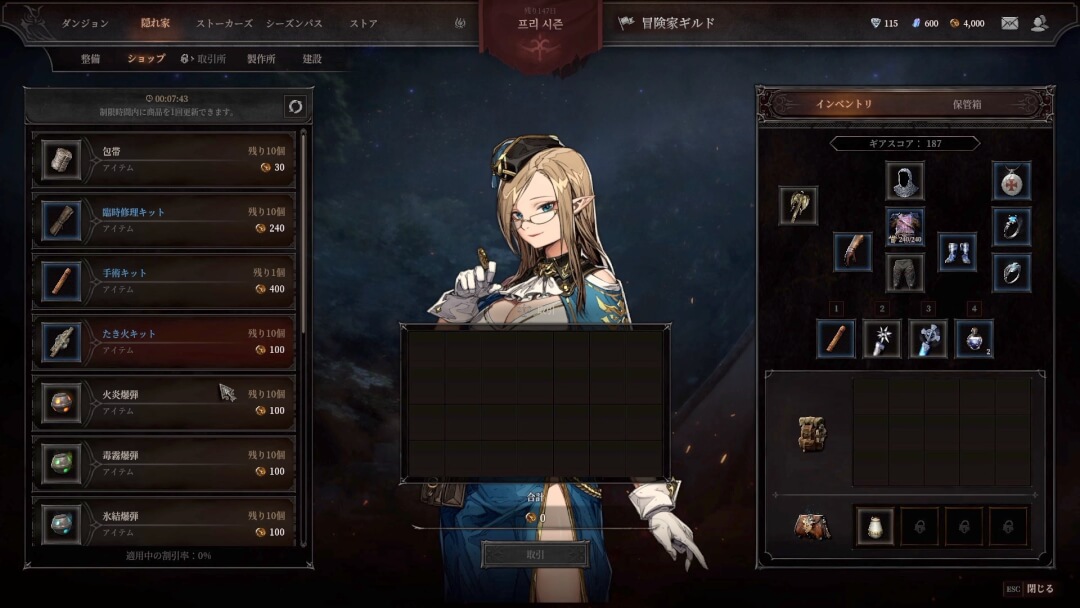
Task: Switch to the 製作所 tab
Action: (261, 59)
